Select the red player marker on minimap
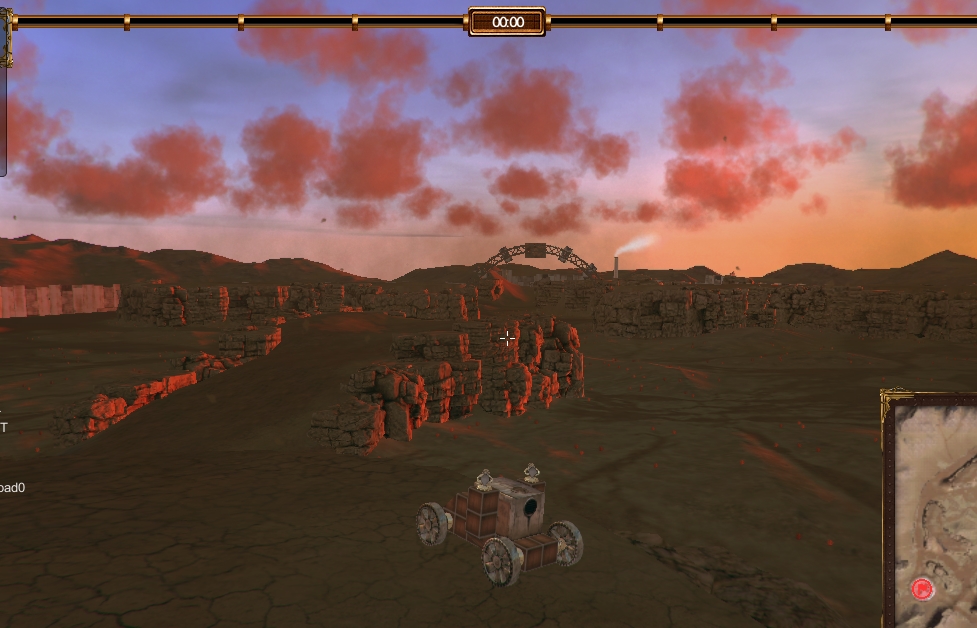The width and height of the screenshot is (977, 628). click(922, 589)
